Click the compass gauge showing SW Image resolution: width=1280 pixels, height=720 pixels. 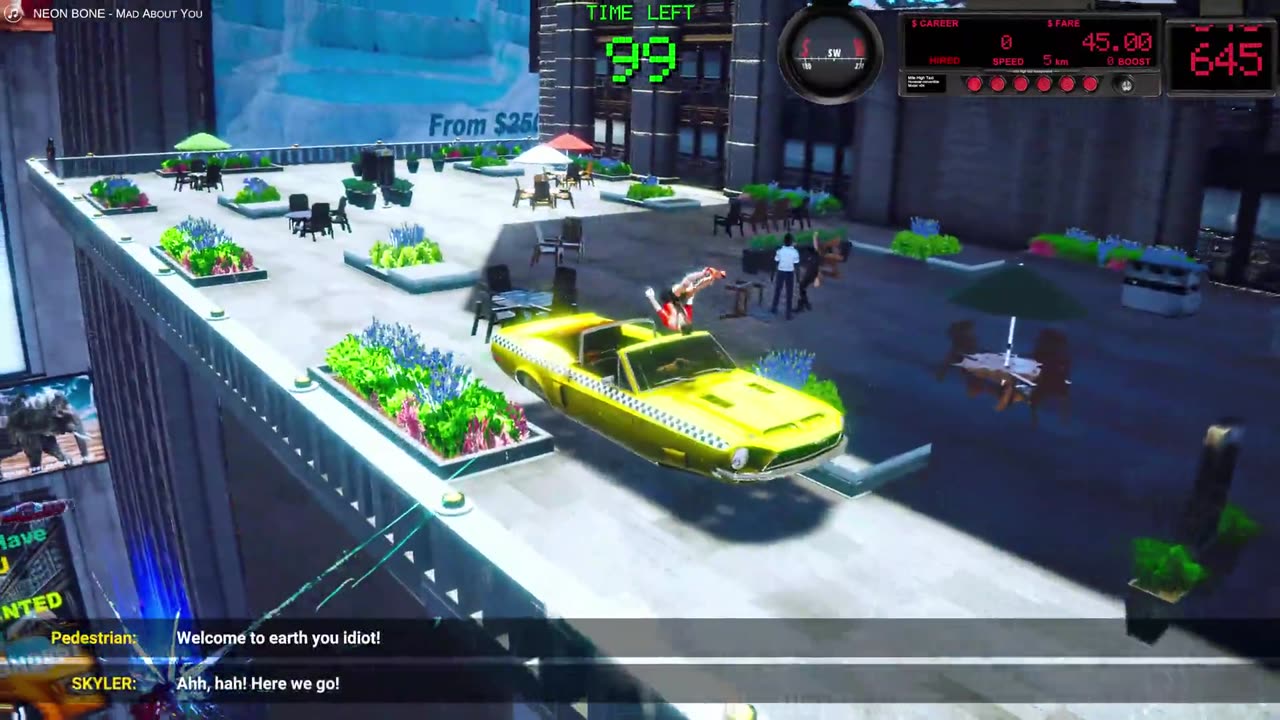[831, 52]
